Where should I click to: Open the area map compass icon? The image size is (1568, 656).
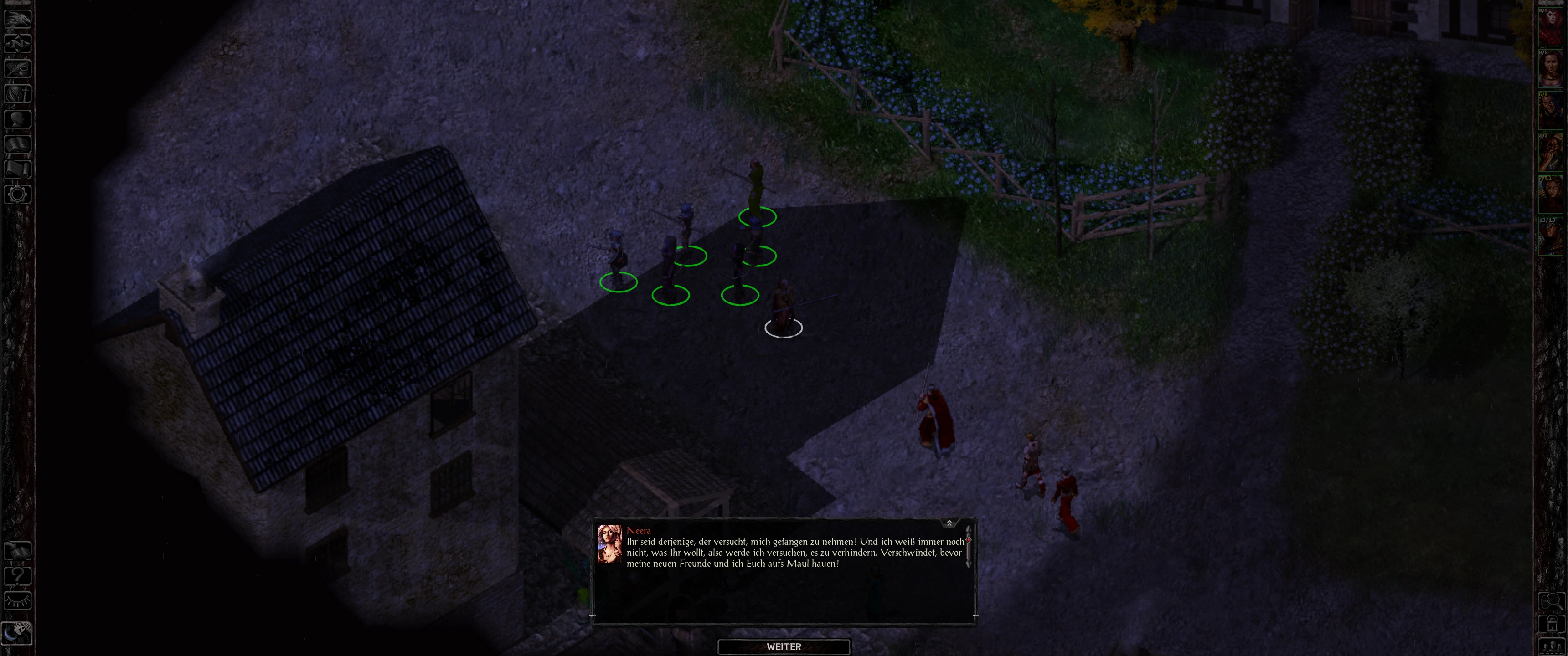17,43
